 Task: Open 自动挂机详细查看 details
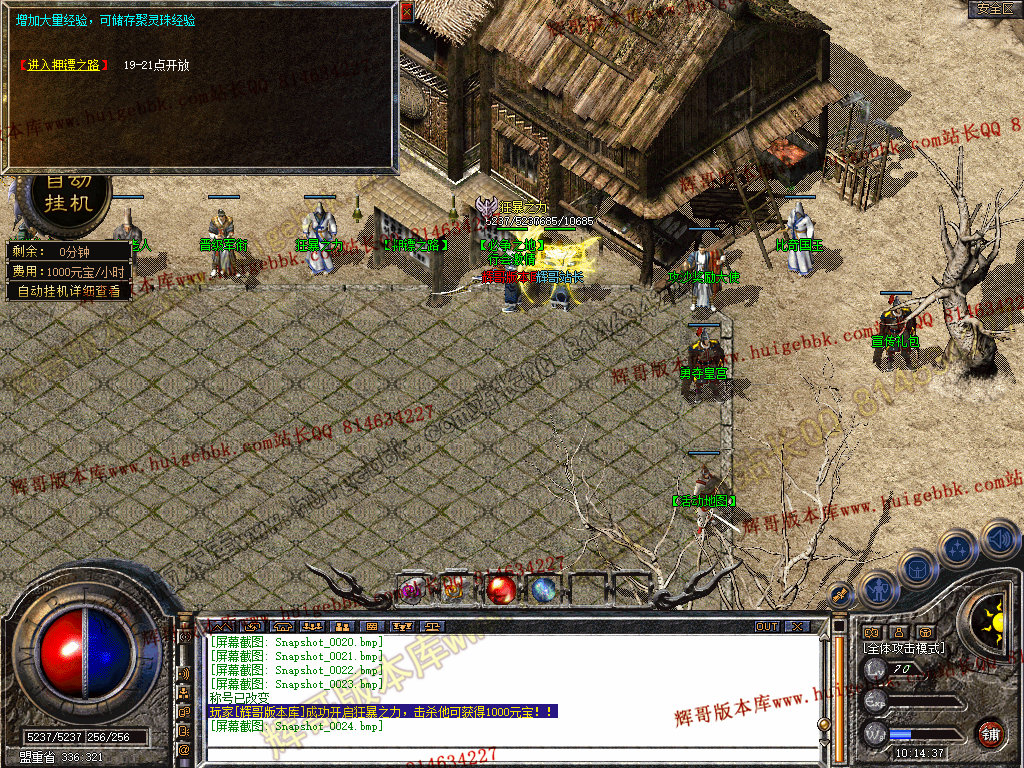pyautogui.click(x=68, y=291)
